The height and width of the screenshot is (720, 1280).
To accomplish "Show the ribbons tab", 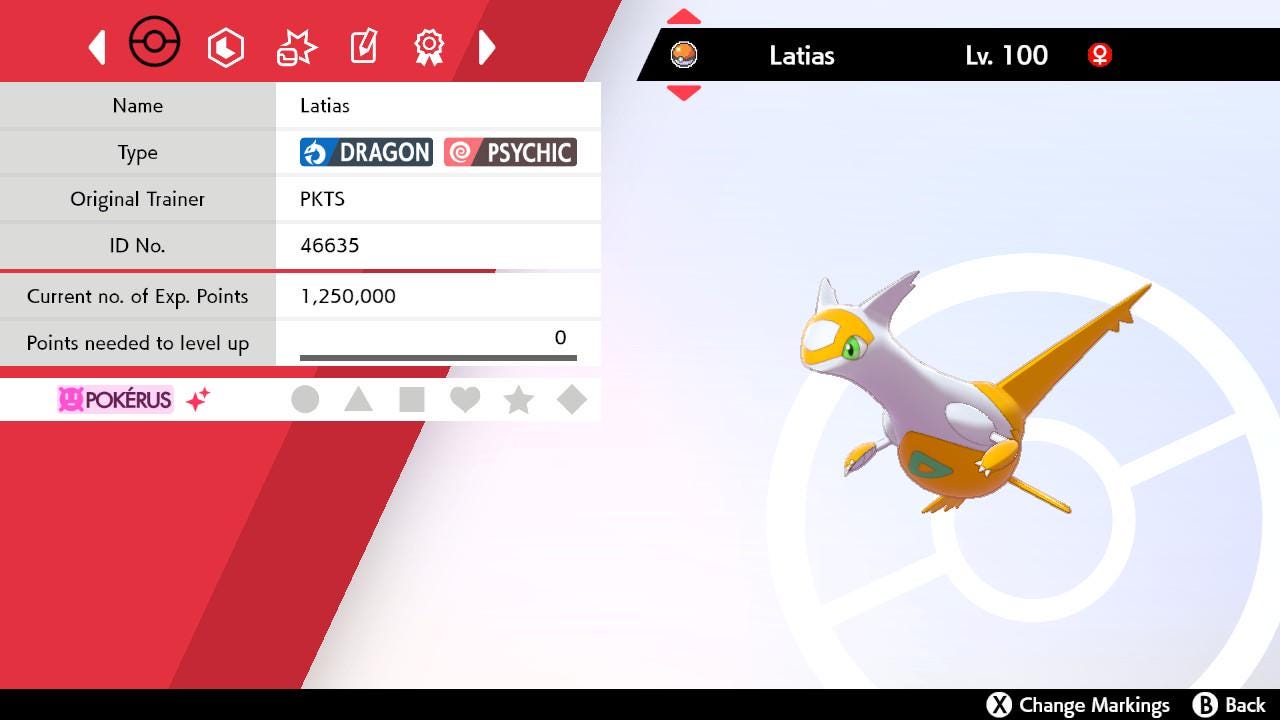I will (x=429, y=46).
